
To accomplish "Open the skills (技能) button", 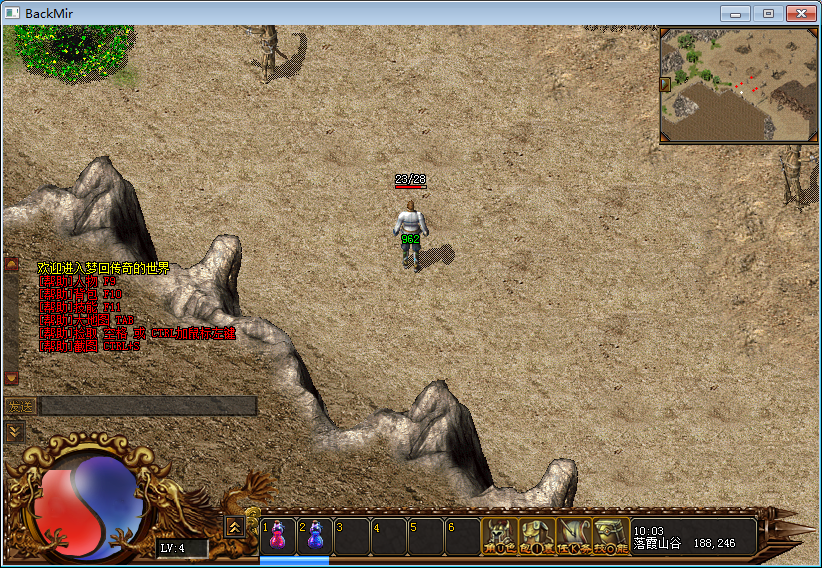I will point(611,536).
